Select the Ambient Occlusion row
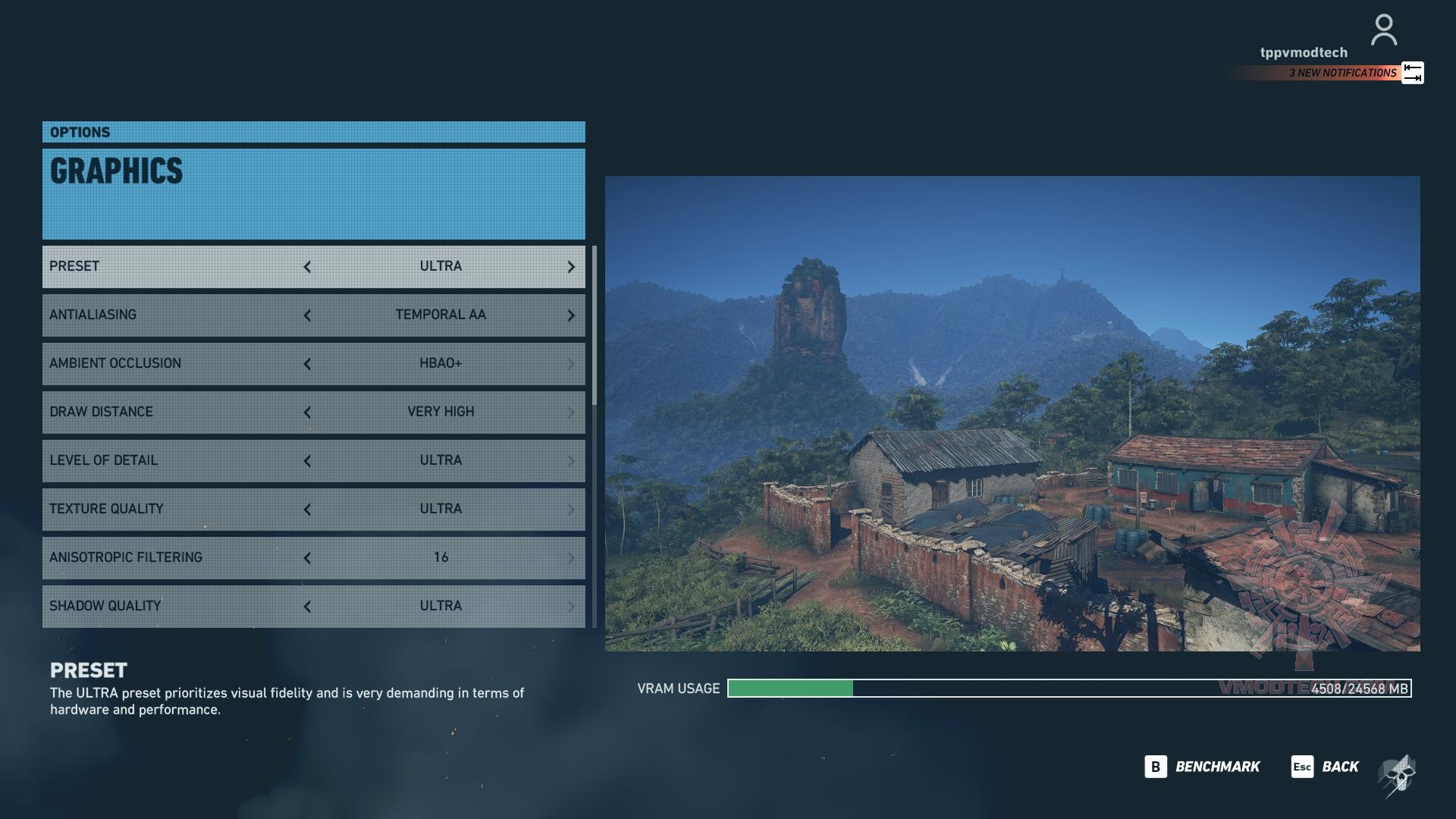The image size is (1456, 819). tap(174, 363)
